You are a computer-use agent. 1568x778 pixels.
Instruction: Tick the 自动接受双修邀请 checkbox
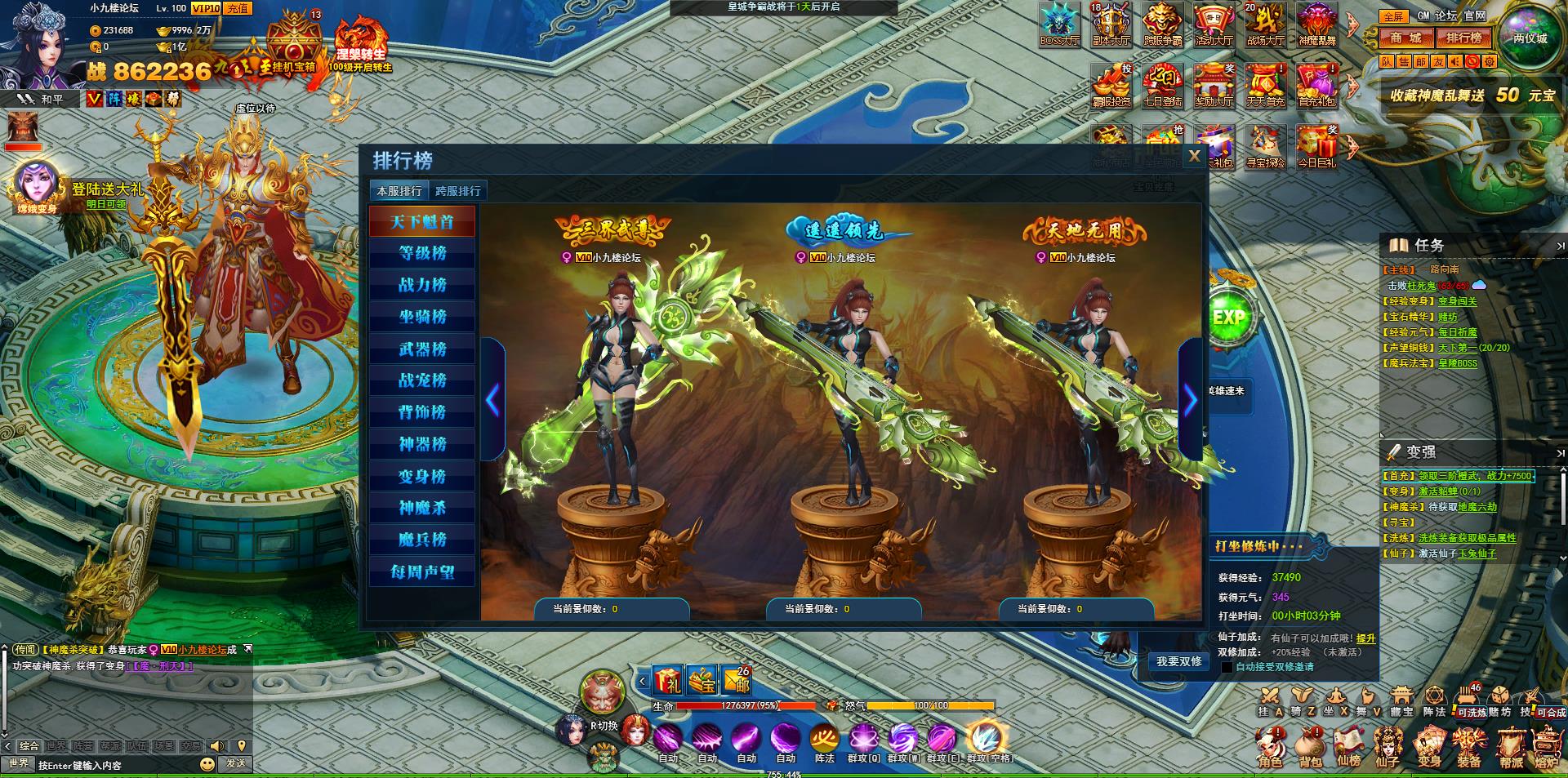[1227, 667]
